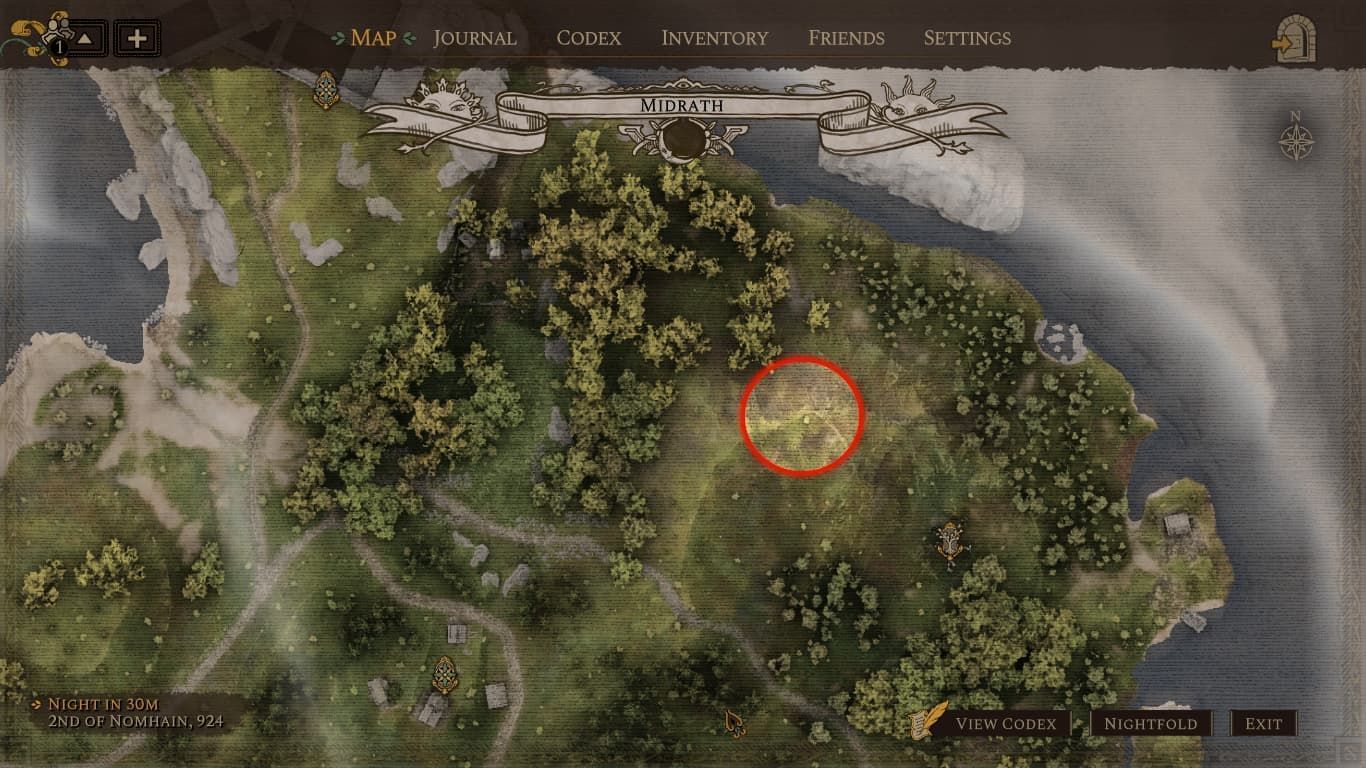Open Settings from the top bar
Screen dimensions: 1366x768
tap(966, 38)
